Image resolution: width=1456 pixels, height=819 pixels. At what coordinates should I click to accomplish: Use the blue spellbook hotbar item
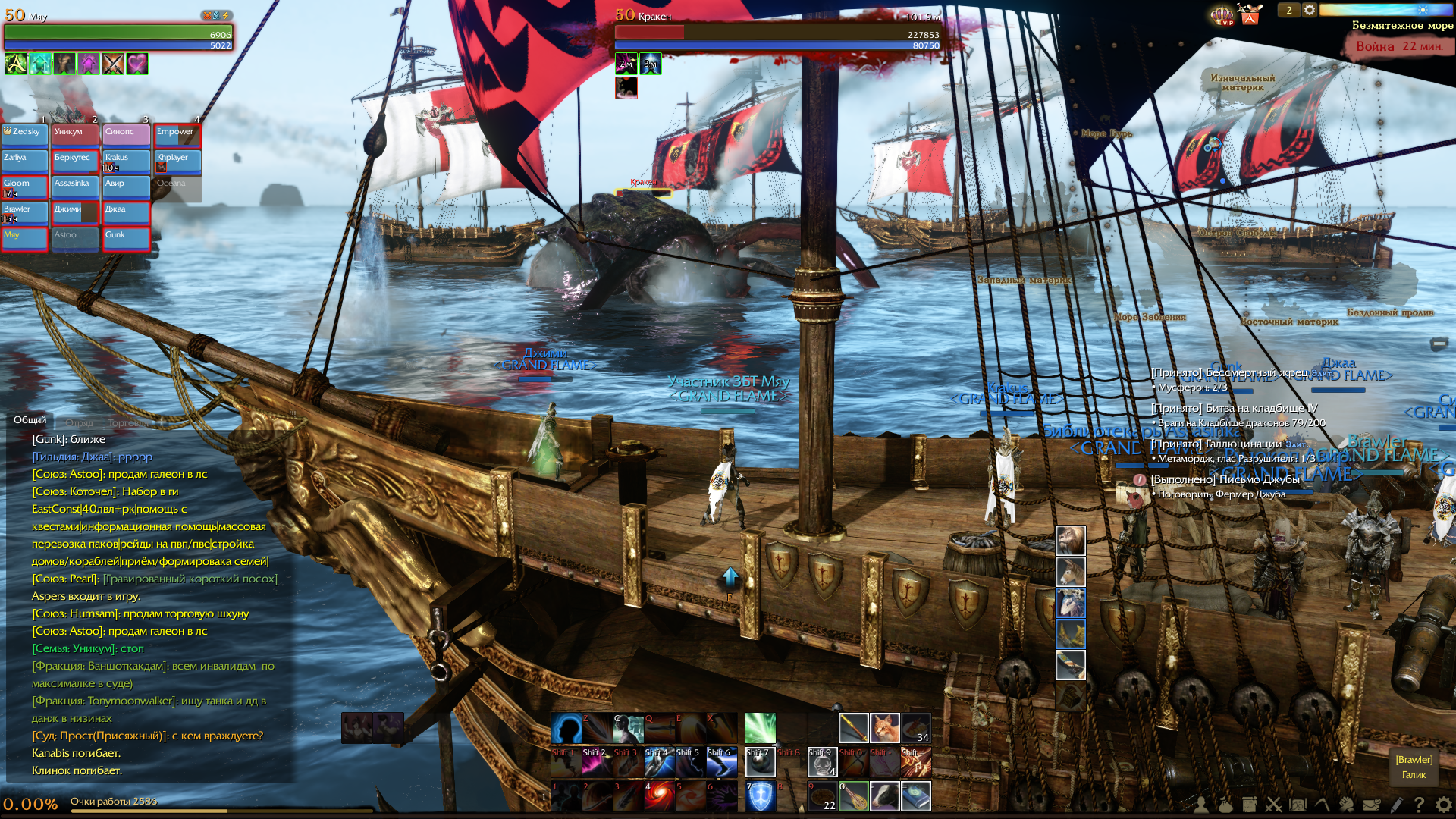(916, 796)
